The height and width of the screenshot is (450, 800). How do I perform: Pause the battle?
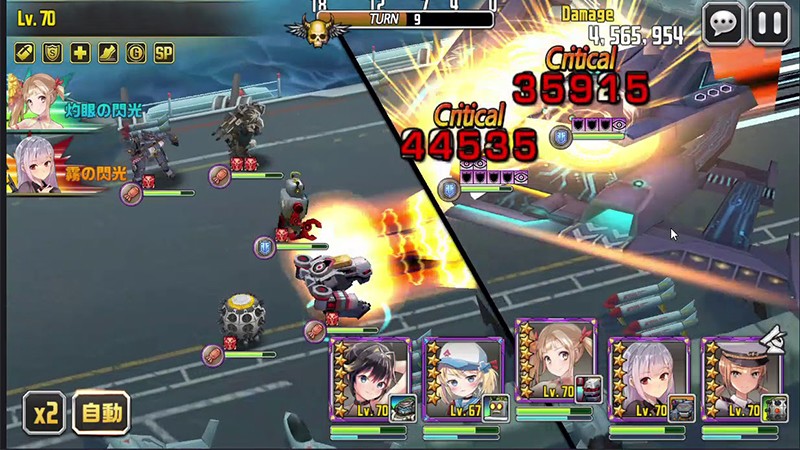768,24
